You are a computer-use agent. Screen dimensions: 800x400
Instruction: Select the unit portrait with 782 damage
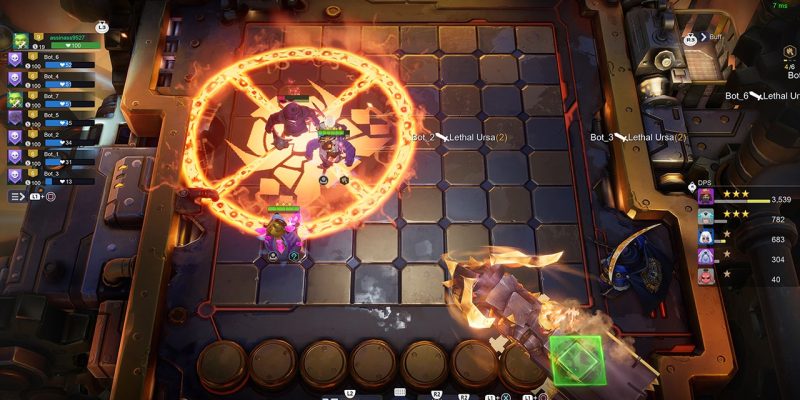coord(706,219)
